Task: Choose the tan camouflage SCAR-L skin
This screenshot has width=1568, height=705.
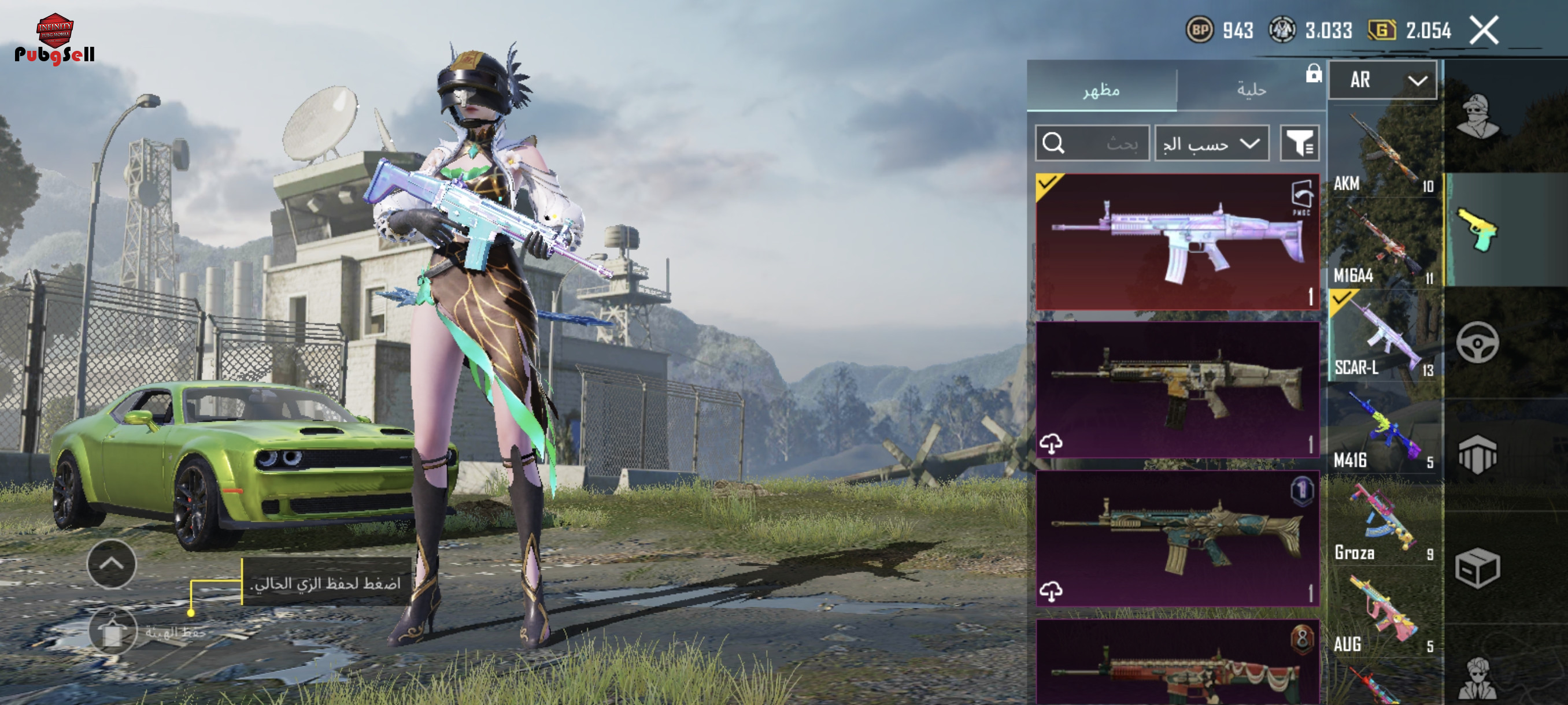Action: (x=1177, y=389)
